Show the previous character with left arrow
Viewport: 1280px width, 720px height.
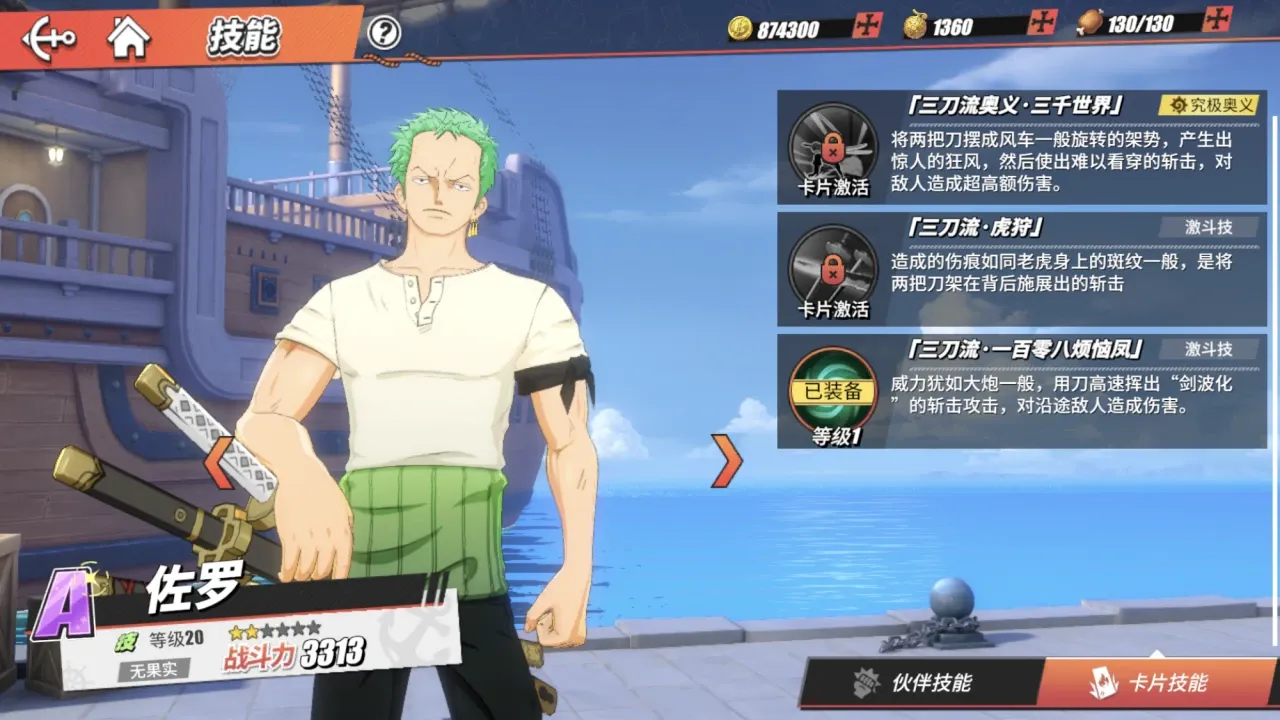point(219,462)
